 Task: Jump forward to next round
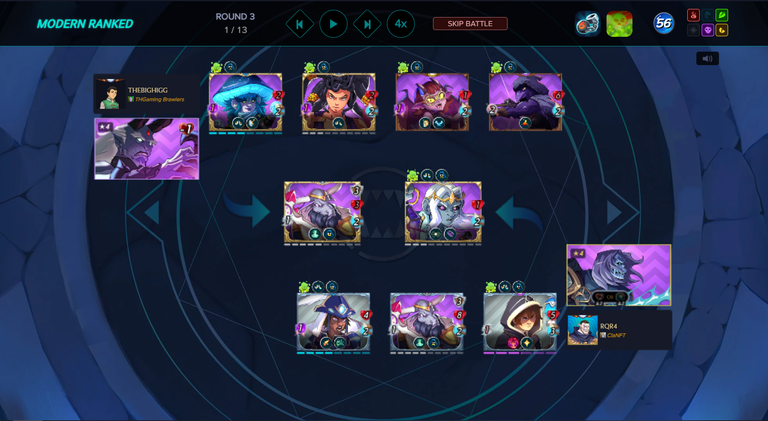click(367, 24)
